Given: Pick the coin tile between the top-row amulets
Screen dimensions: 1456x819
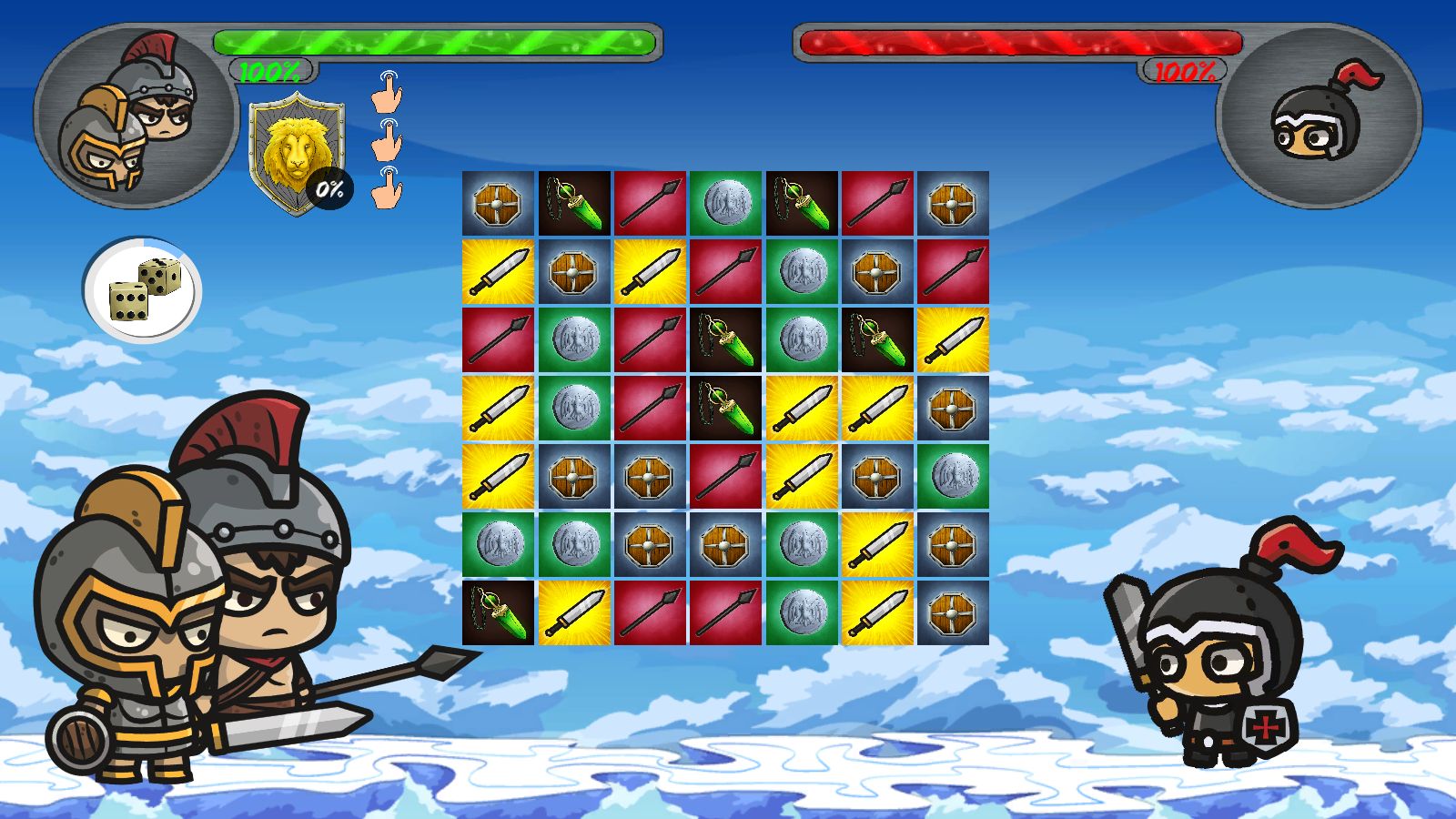Looking at the screenshot, I should click(725, 204).
